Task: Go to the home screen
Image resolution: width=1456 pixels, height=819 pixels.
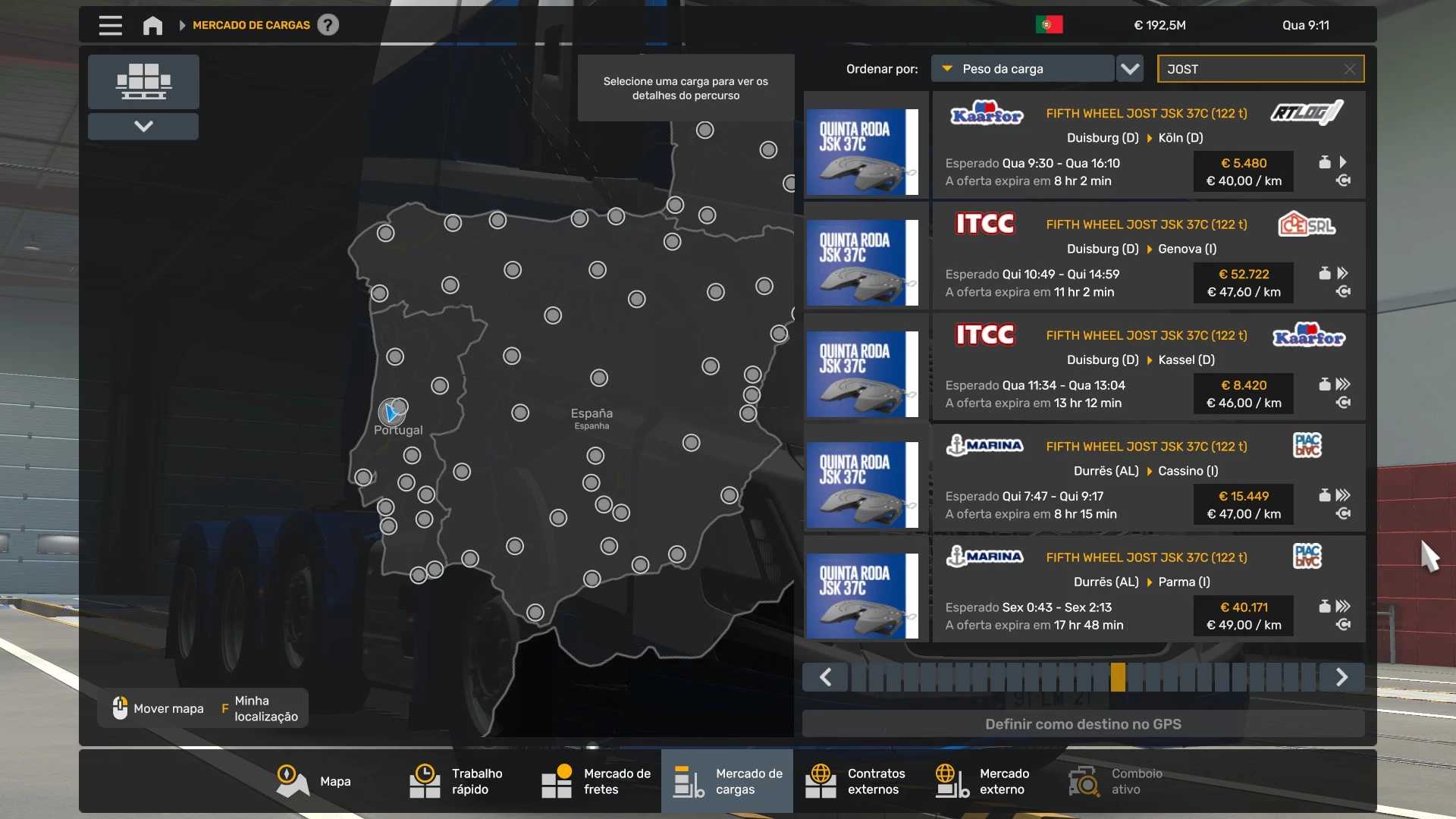Action: tap(152, 25)
